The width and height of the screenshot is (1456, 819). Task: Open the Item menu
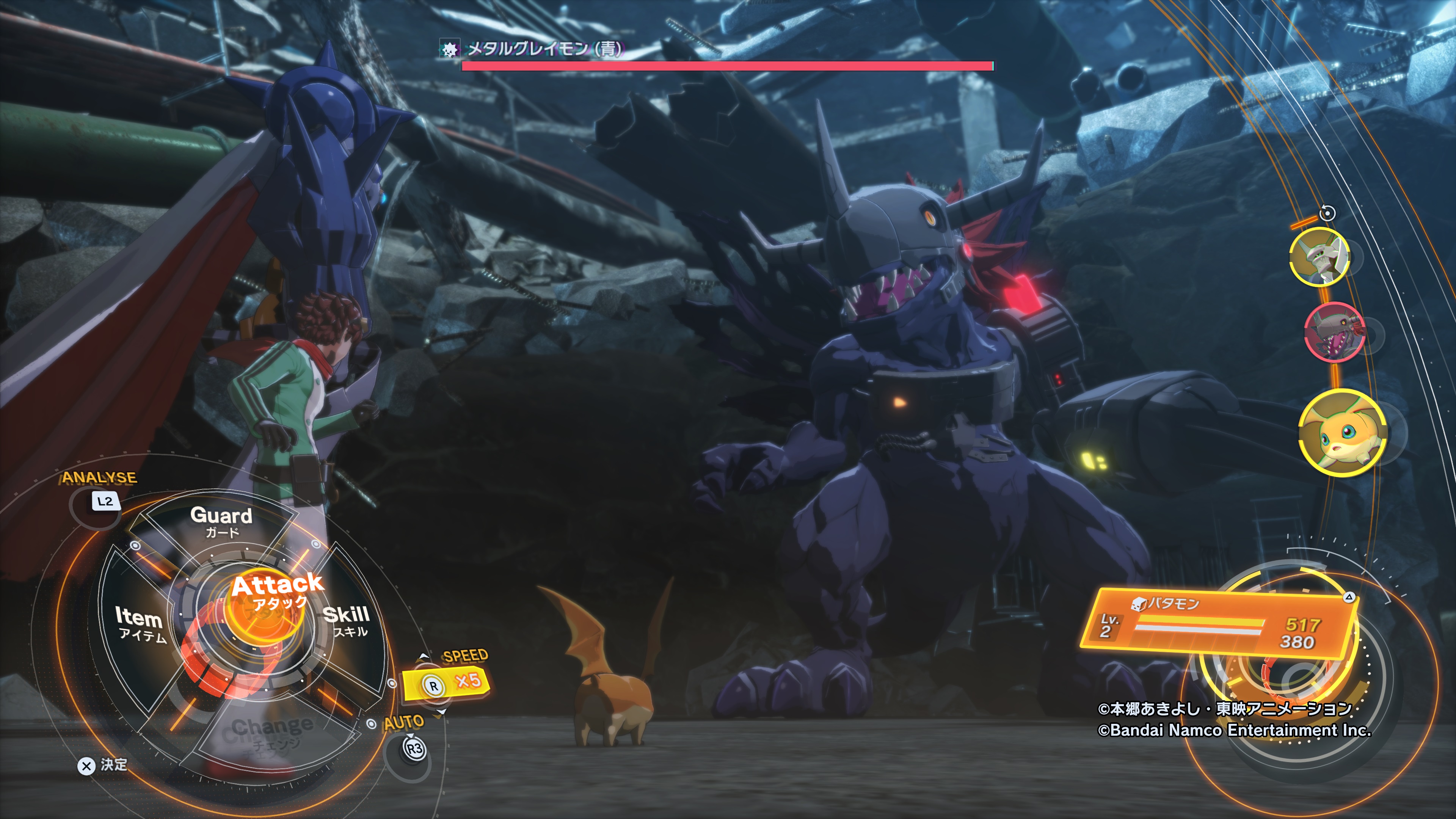(140, 623)
